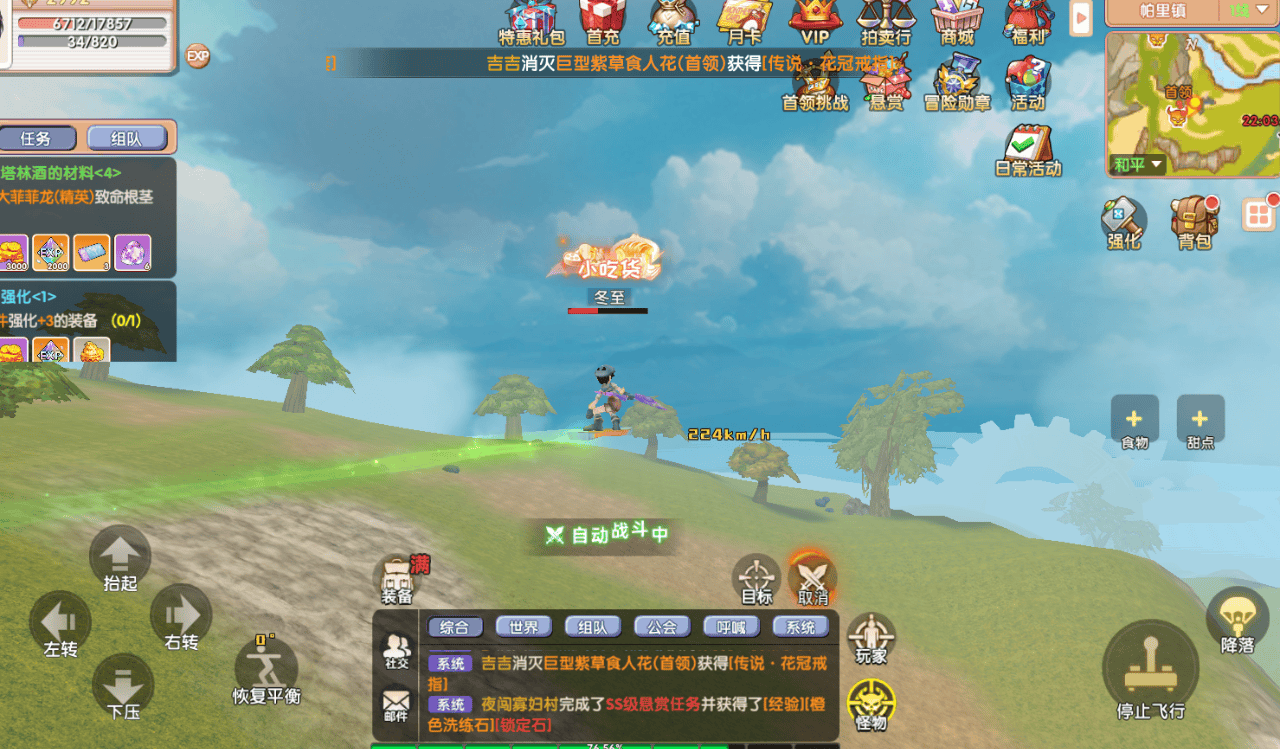Open the 背包 backpack
Screen dimensions: 1280x749
pos(1195,222)
